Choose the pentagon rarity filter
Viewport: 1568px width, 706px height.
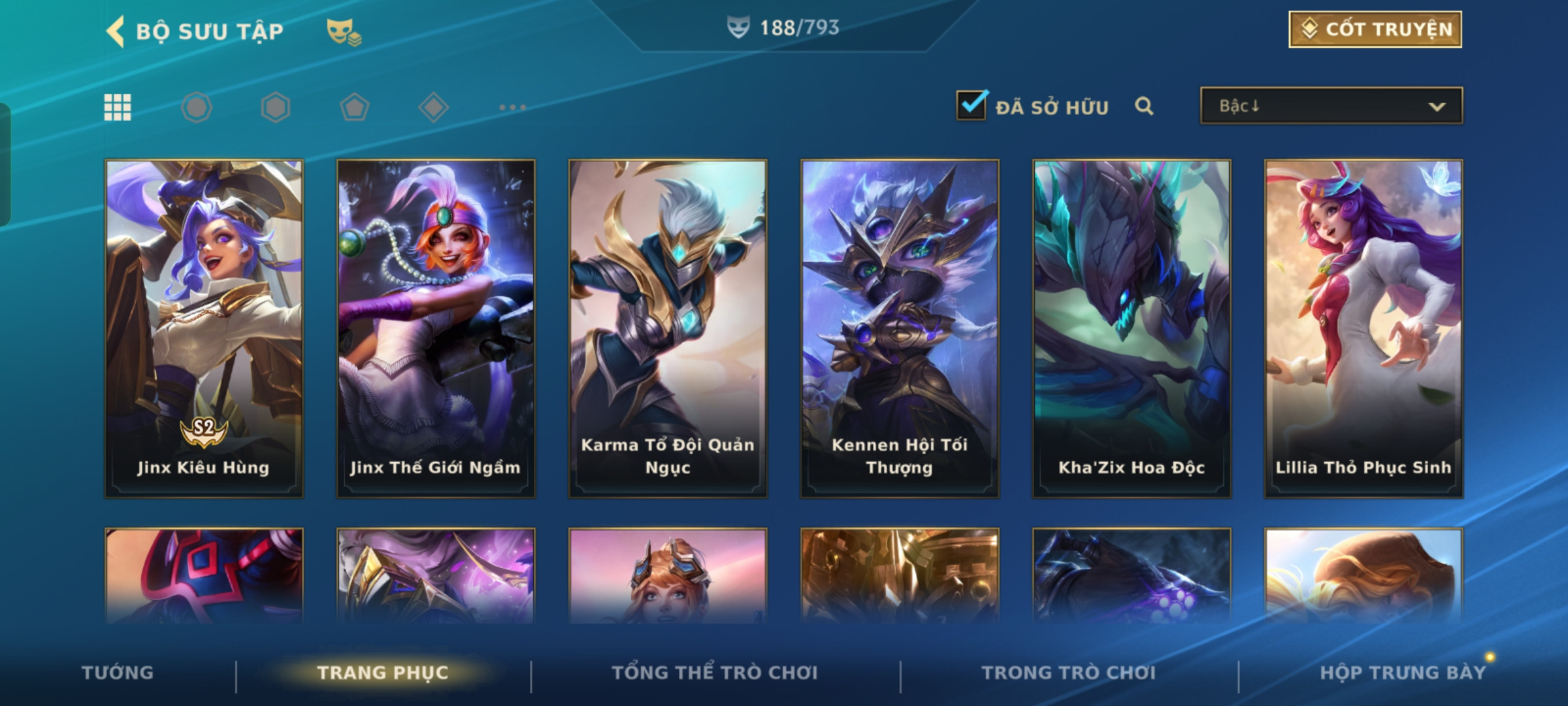click(354, 107)
